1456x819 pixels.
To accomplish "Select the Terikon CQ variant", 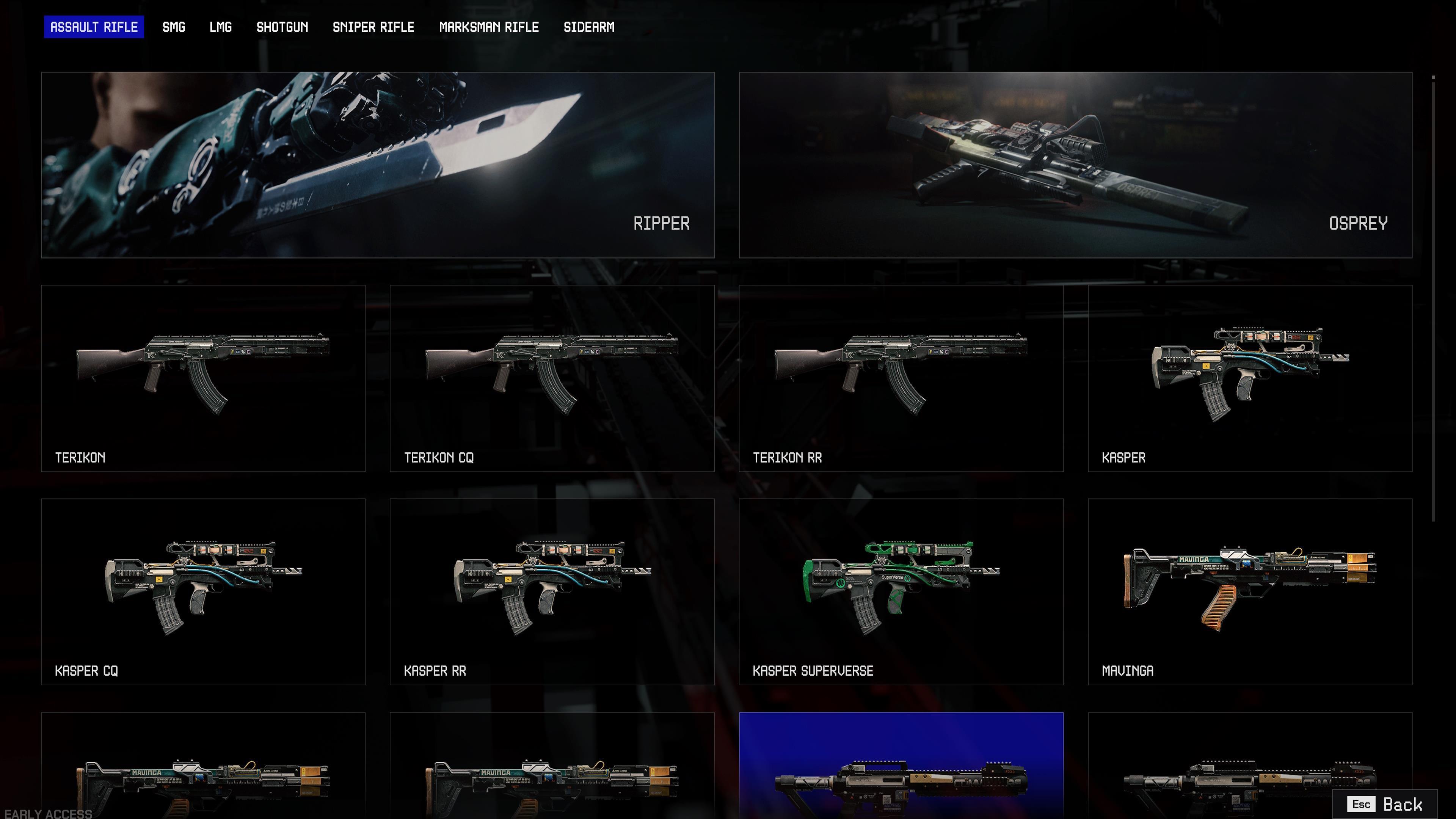I will 552,378.
